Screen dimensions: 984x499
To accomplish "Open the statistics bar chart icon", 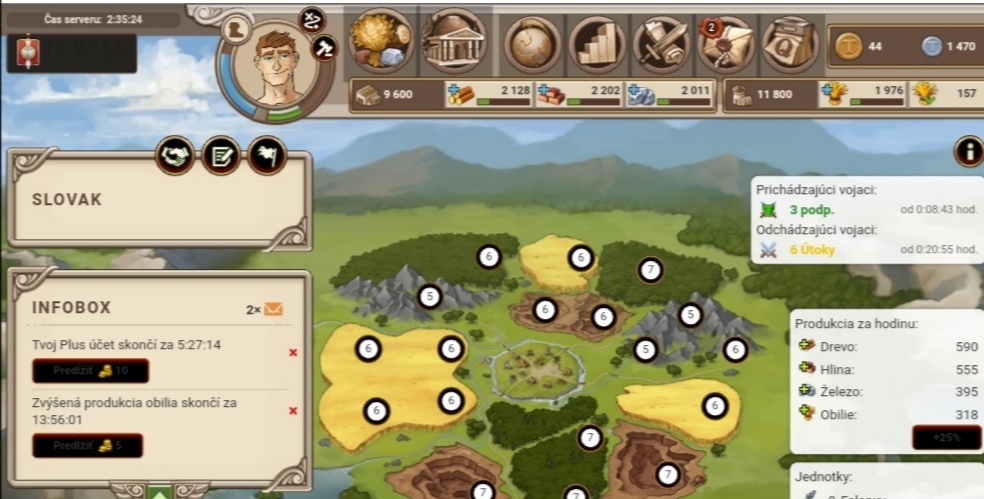I will point(597,44).
